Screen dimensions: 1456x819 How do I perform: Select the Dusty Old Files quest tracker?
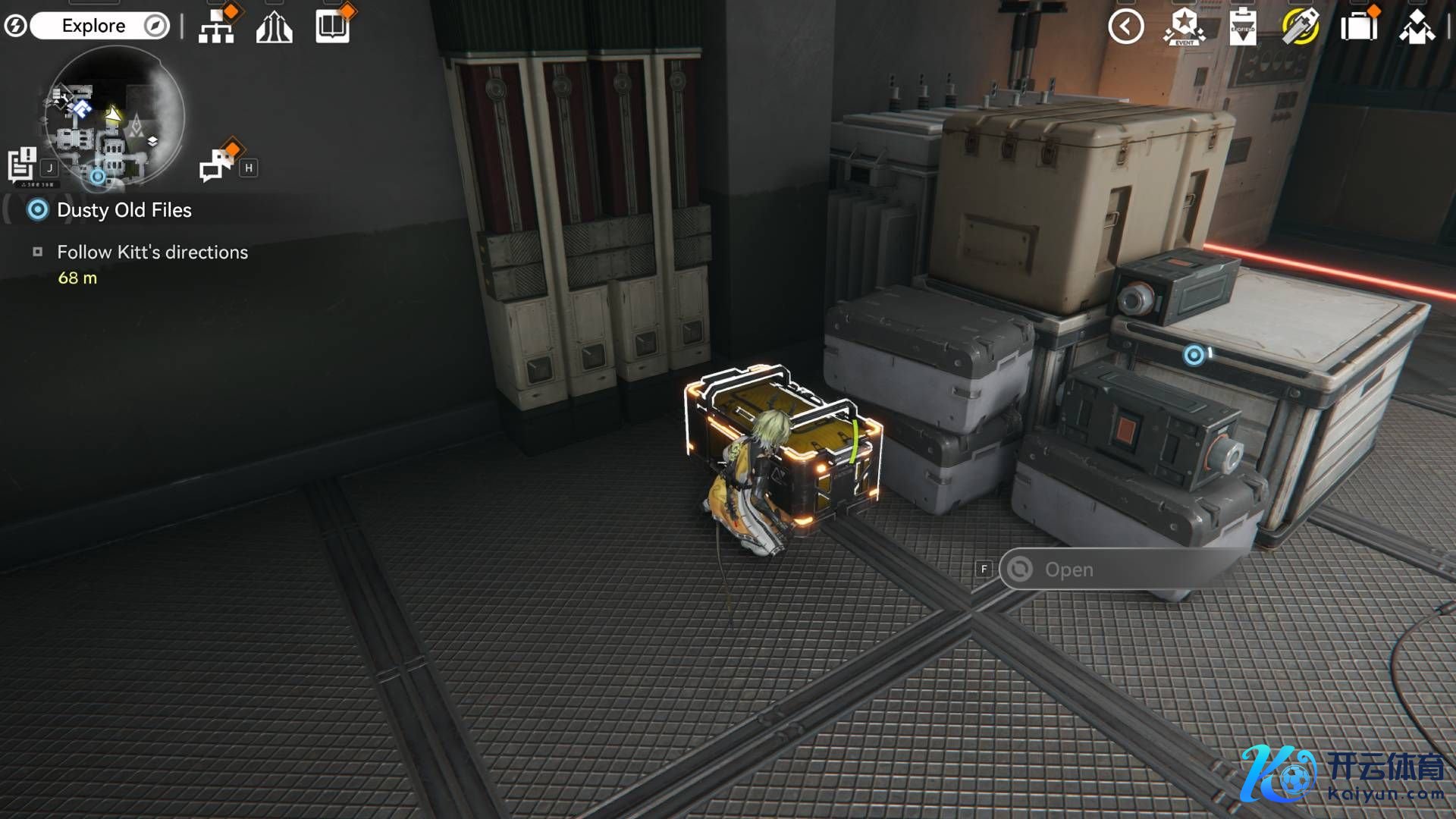[124, 210]
